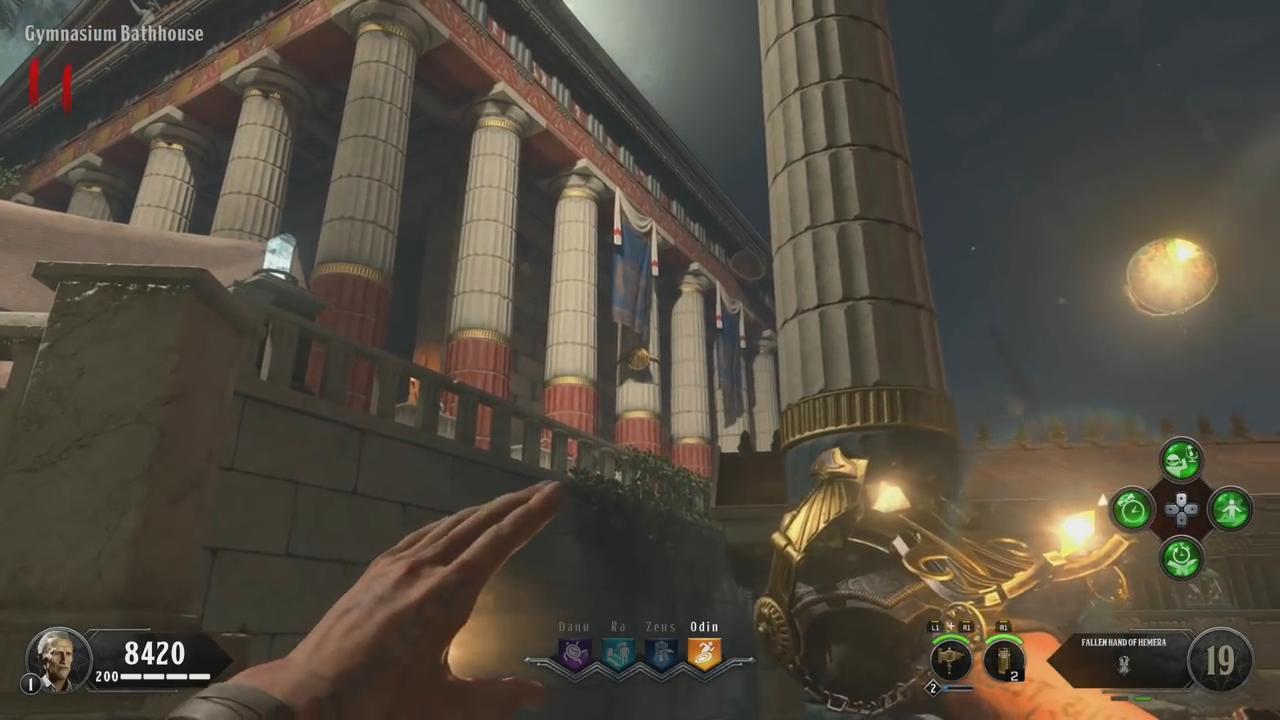
Task: Activate the hammer special weapon icon
Action: (x=951, y=661)
